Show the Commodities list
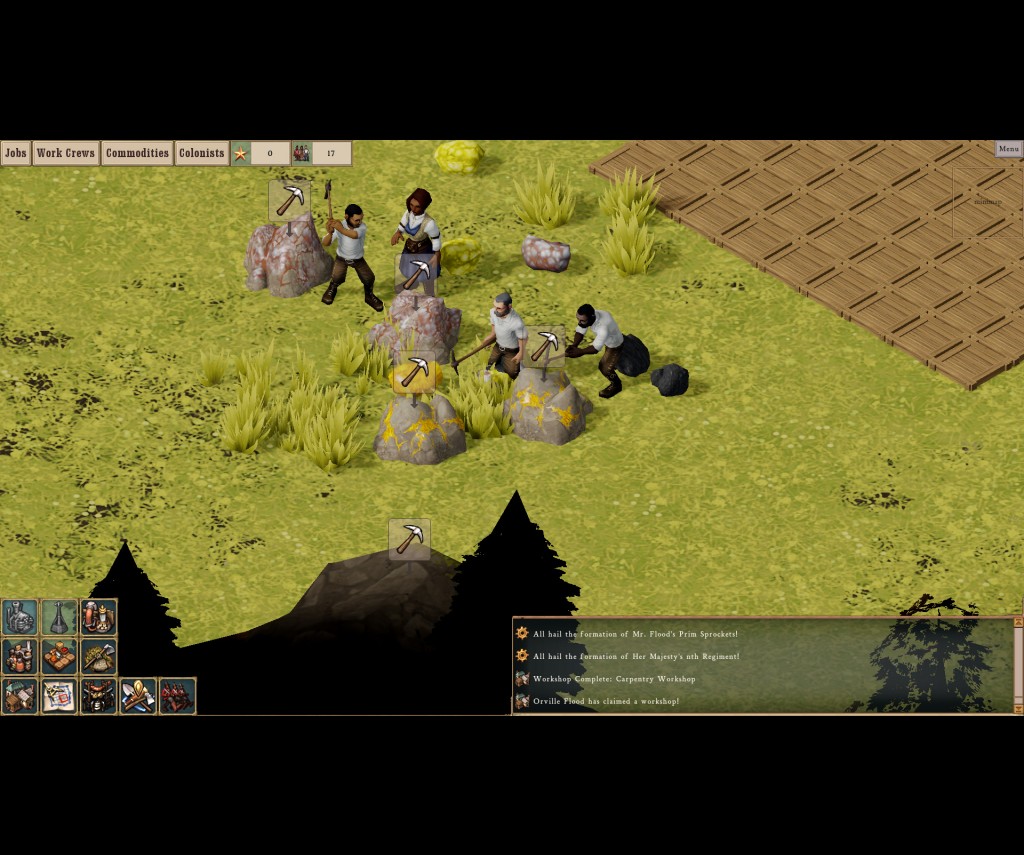 [137, 153]
